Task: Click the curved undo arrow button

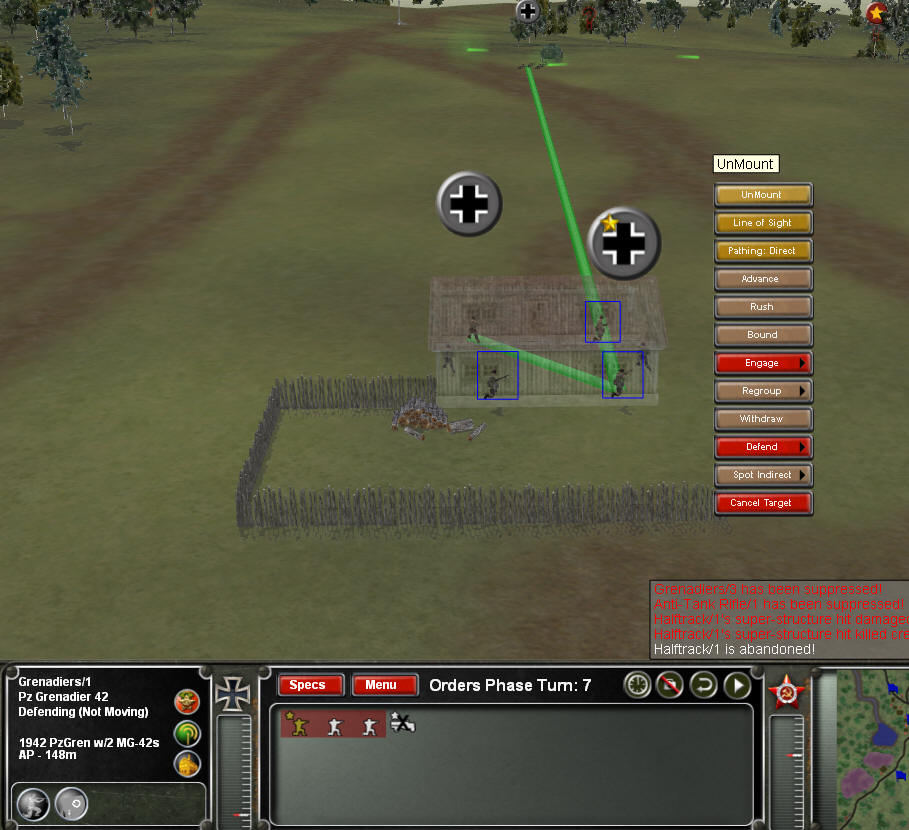Action: tap(704, 685)
